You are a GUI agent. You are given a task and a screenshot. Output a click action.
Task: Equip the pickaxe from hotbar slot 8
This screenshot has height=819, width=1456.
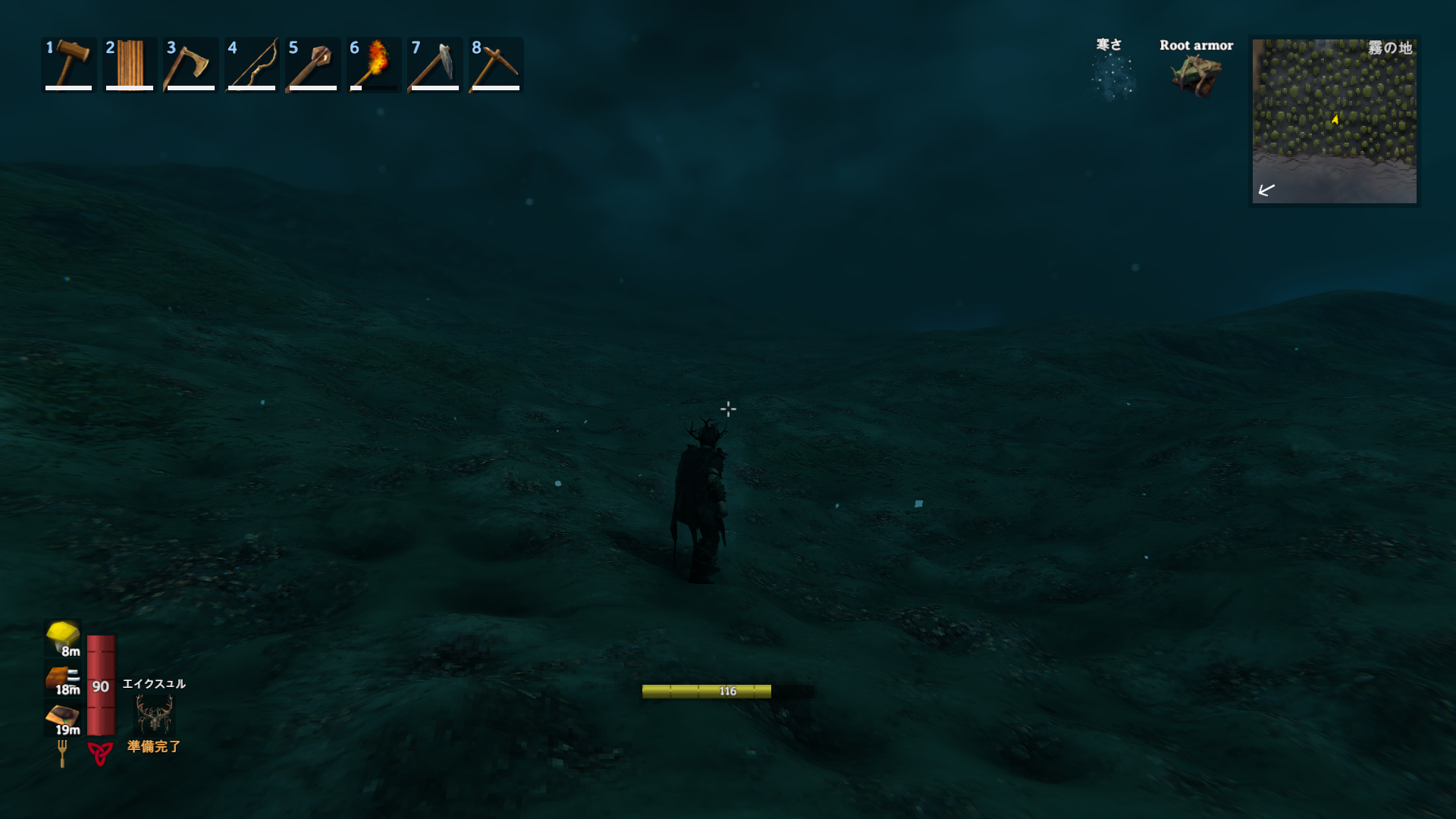click(496, 64)
